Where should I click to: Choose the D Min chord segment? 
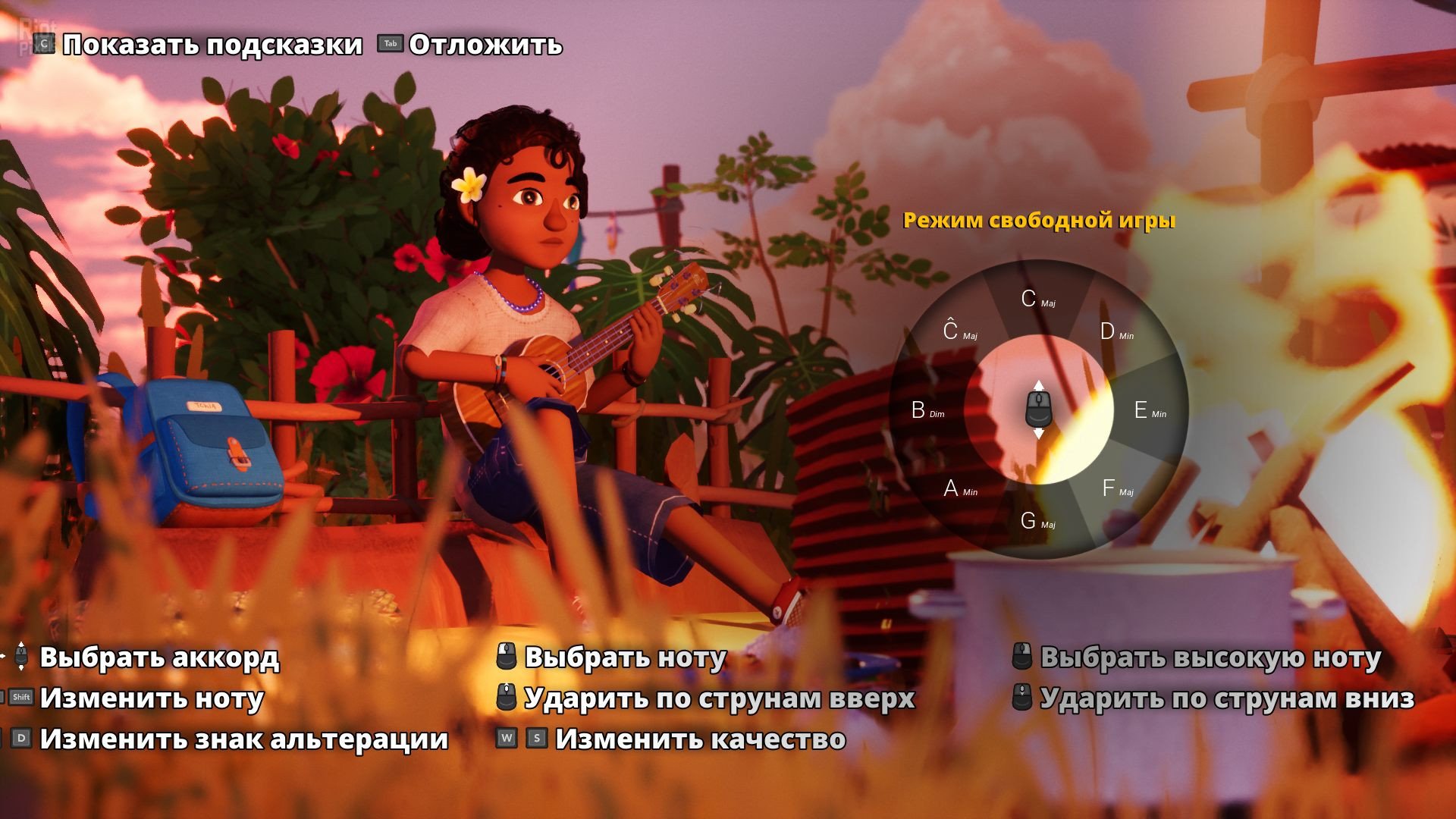coord(1116,332)
